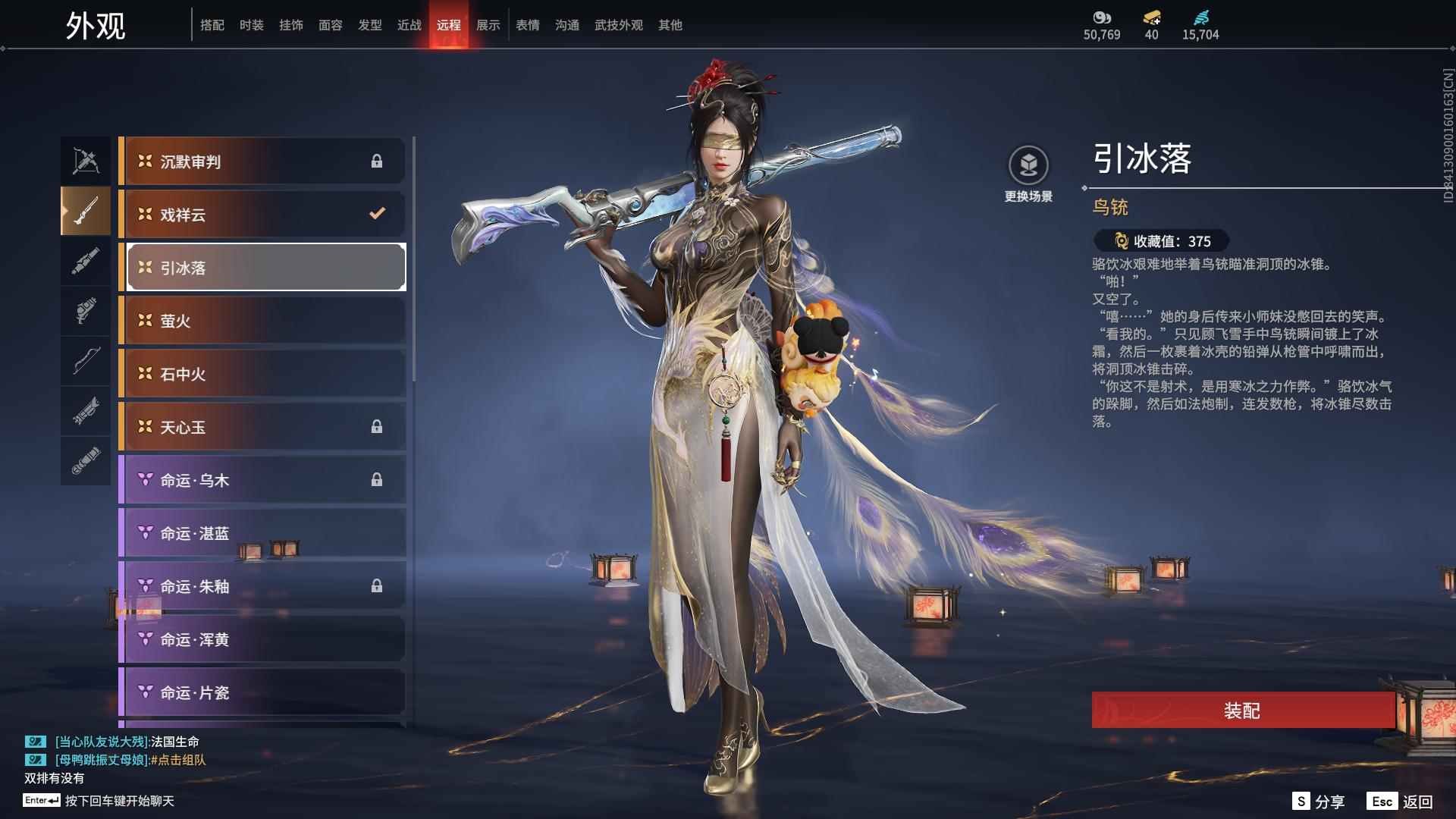Select the pistol weapon category icon
Viewport: 1456px width, 819px height.
86,312
